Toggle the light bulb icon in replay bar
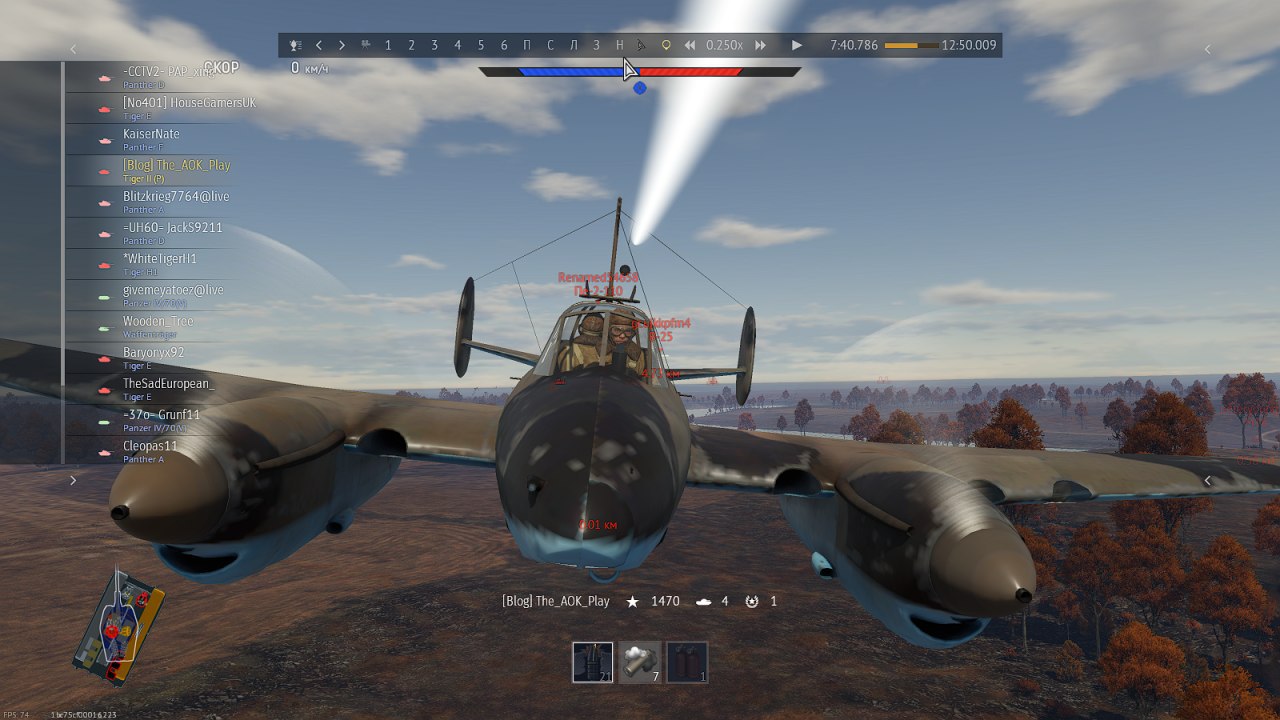 667,45
